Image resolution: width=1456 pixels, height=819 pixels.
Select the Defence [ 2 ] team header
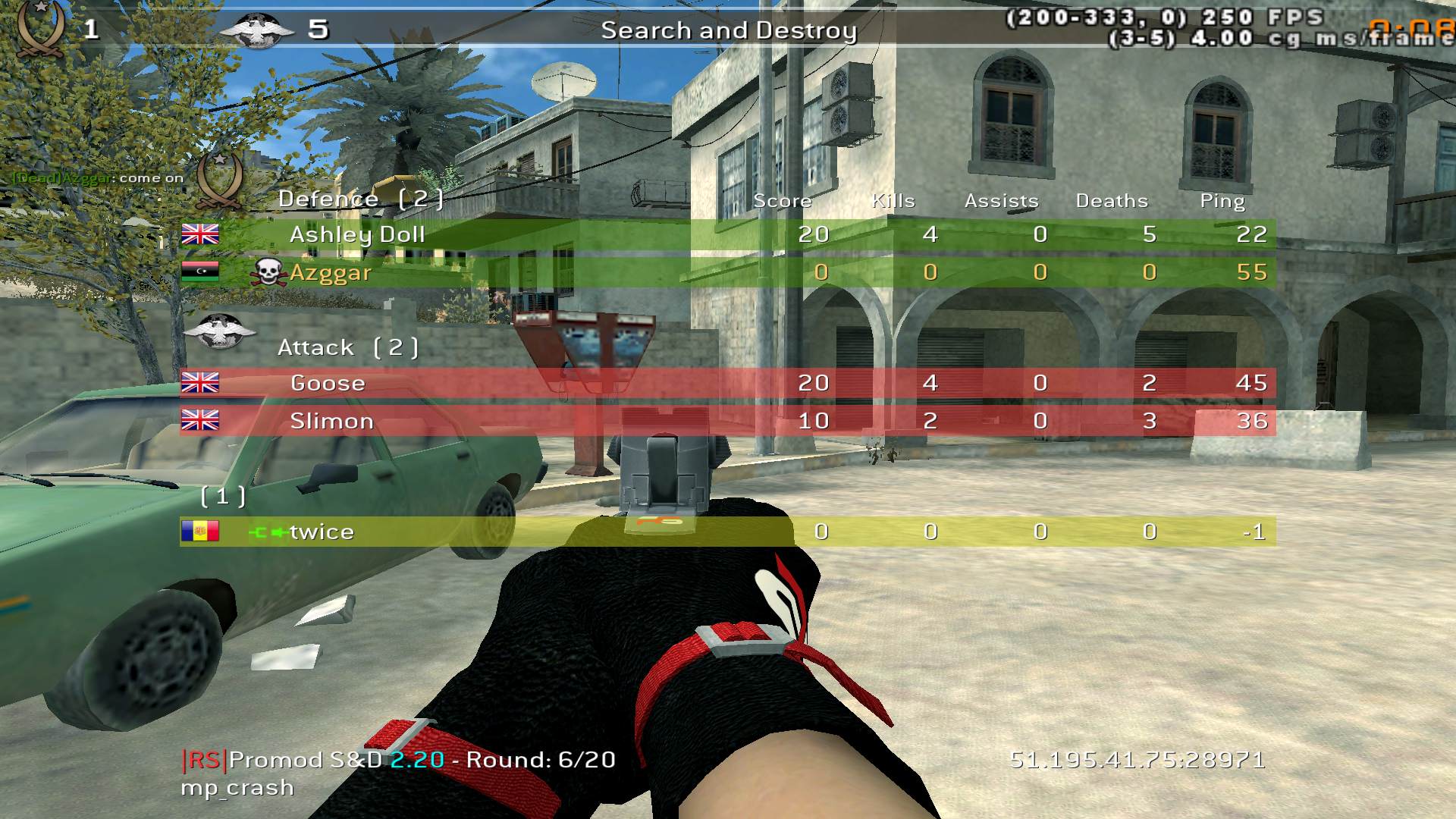tap(360, 198)
